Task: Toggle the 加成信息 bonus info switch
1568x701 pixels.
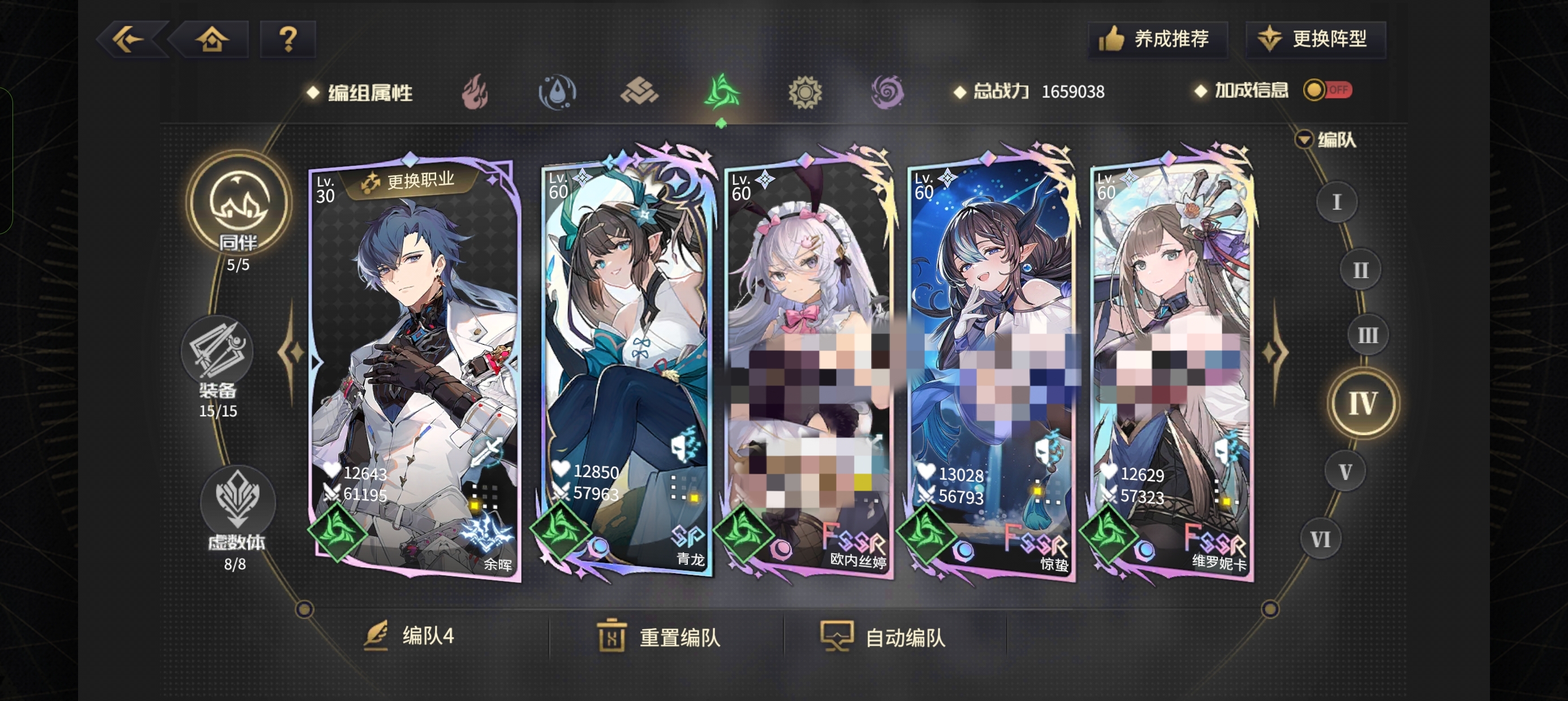Action: [1327, 90]
